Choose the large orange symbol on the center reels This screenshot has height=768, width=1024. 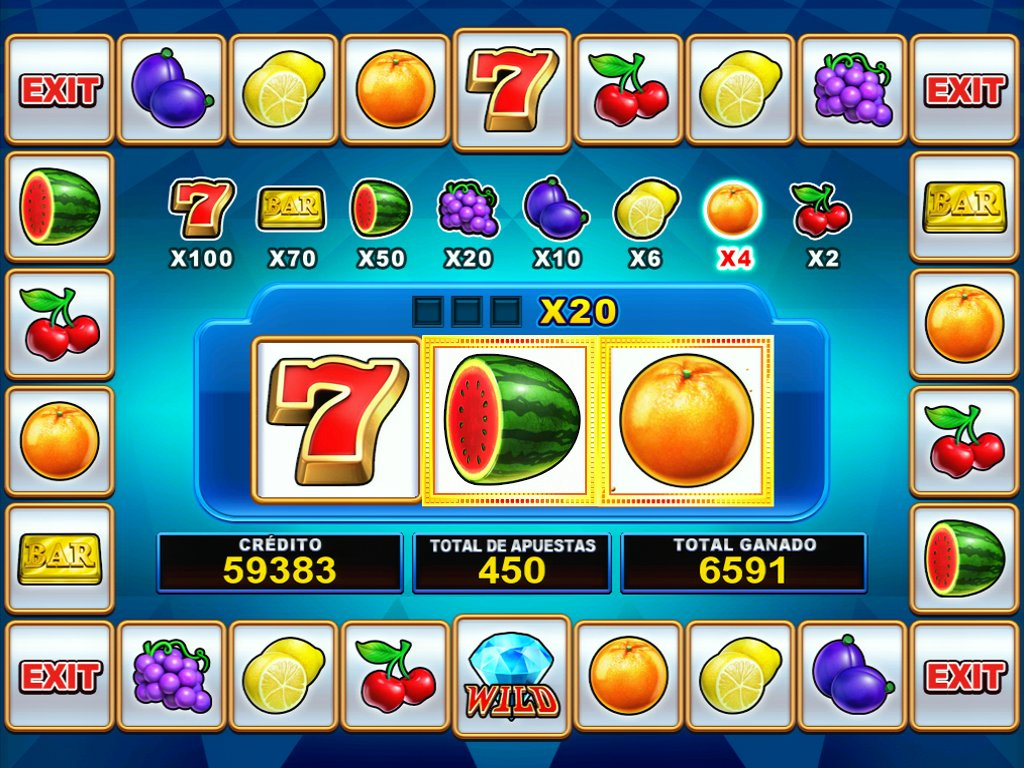click(686, 419)
